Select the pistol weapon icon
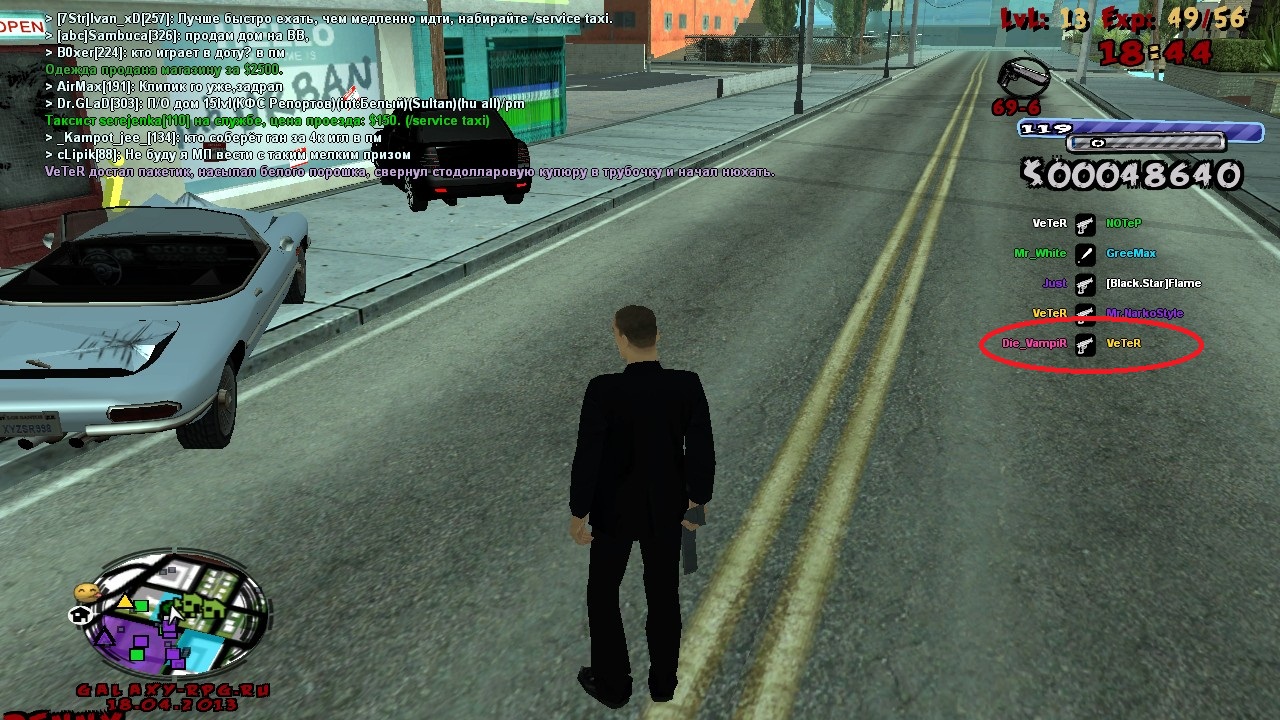 click(x=1023, y=77)
